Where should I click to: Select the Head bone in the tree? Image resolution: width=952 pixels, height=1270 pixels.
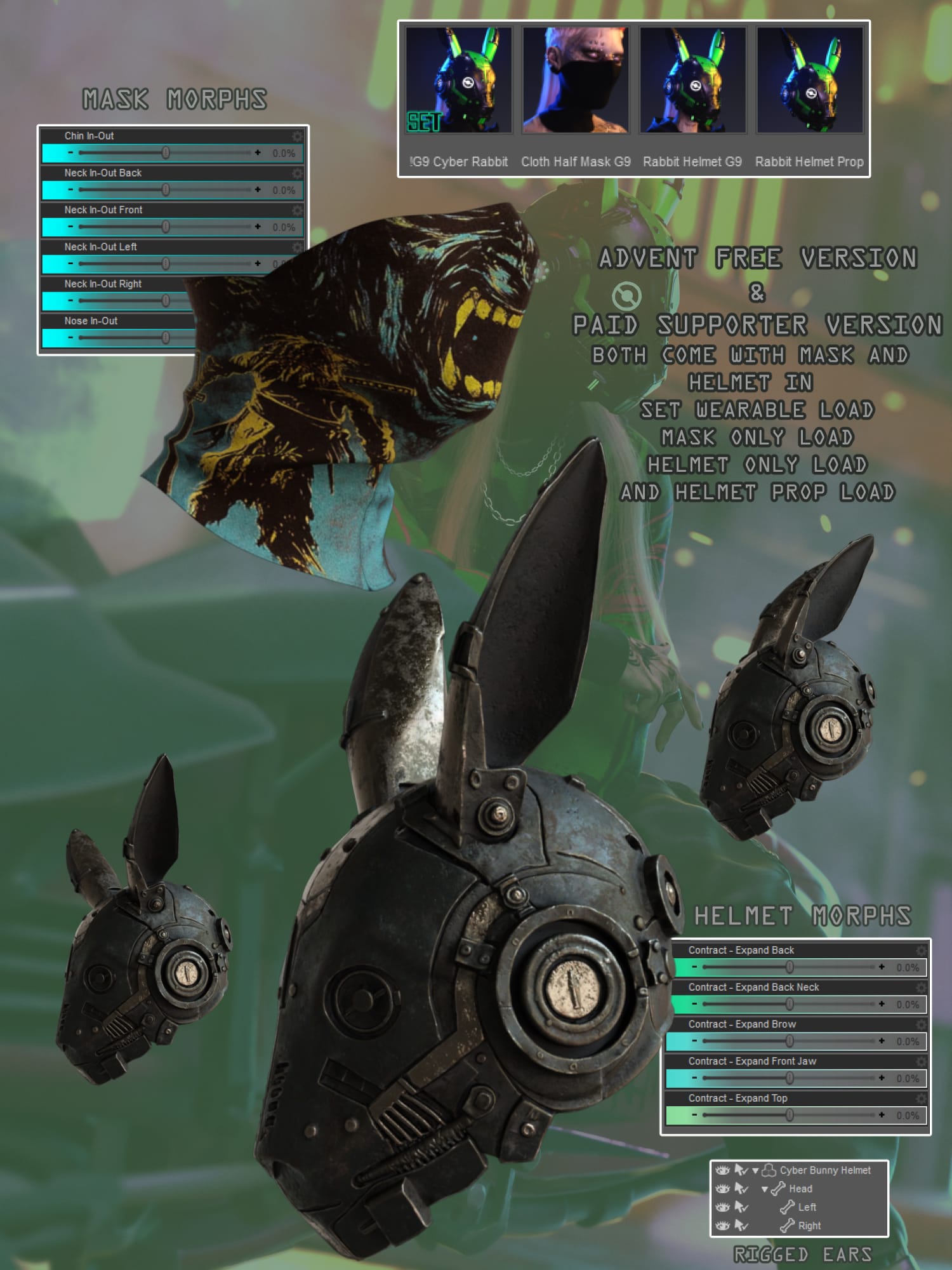point(800,1189)
